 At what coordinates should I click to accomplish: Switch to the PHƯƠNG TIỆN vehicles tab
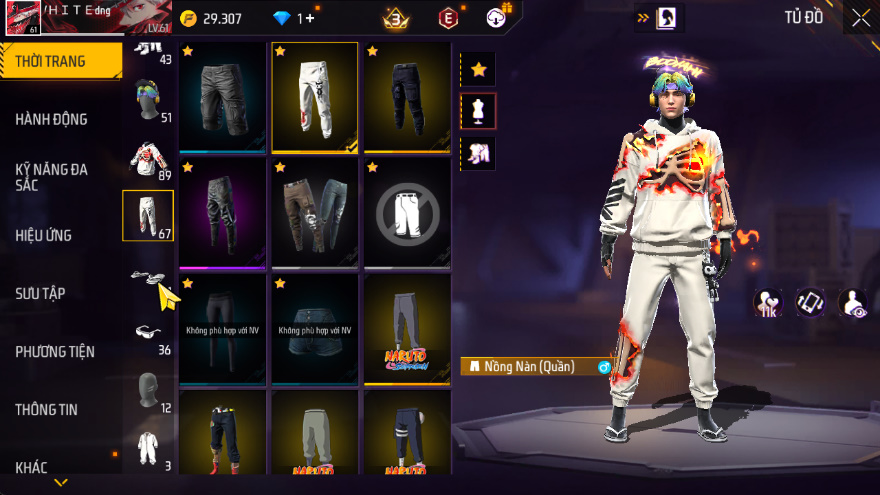(x=55, y=351)
